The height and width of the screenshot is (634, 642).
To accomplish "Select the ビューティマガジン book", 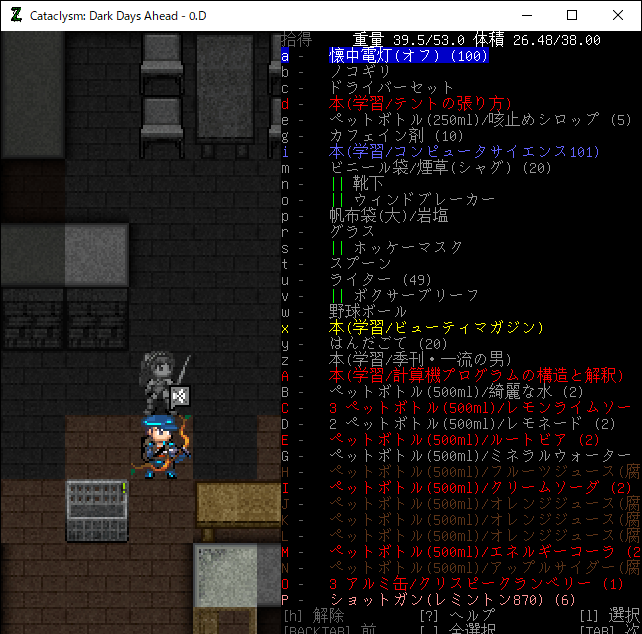I will click(x=436, y=328).
